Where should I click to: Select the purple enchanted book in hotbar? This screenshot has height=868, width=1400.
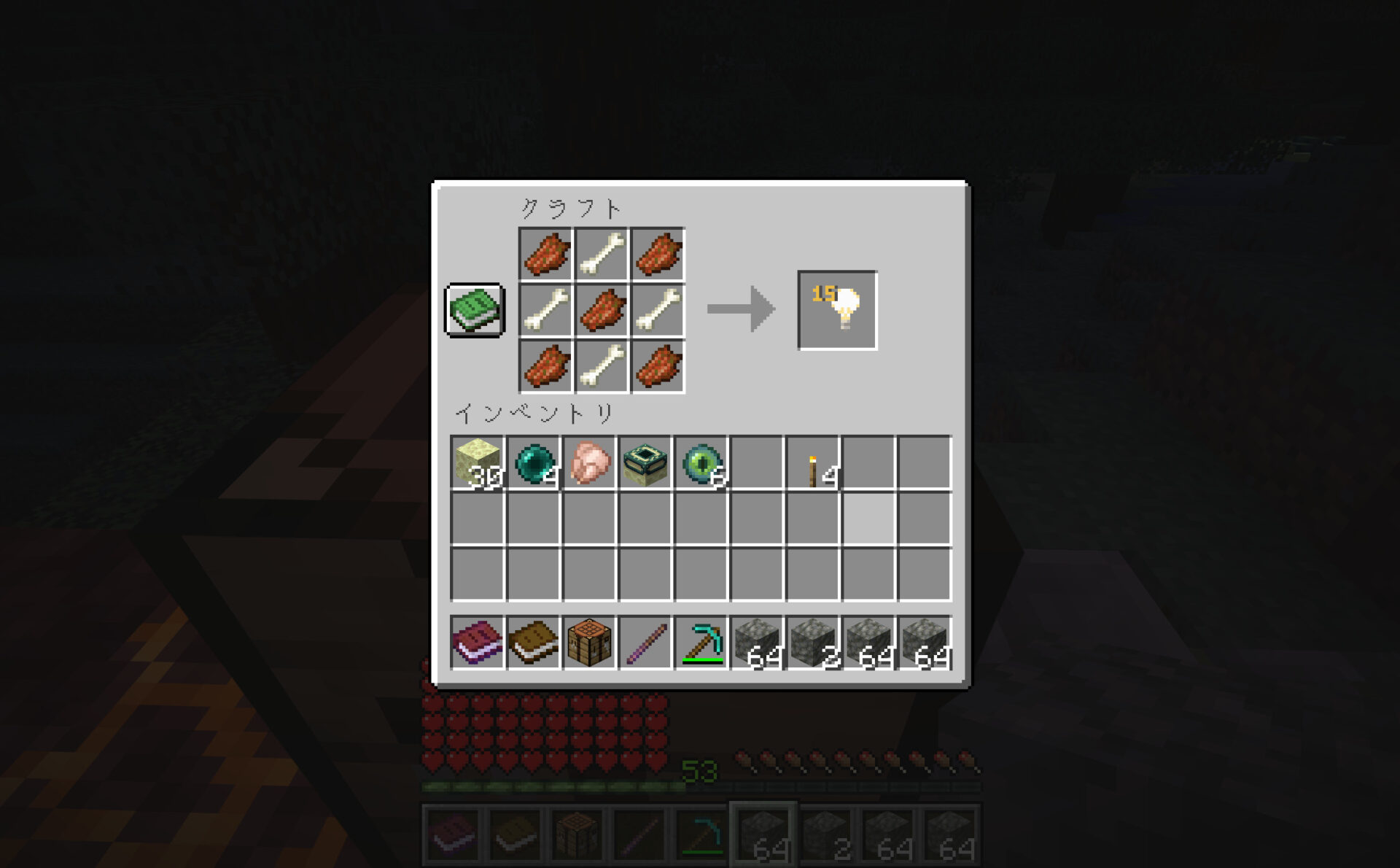(477, 643)
